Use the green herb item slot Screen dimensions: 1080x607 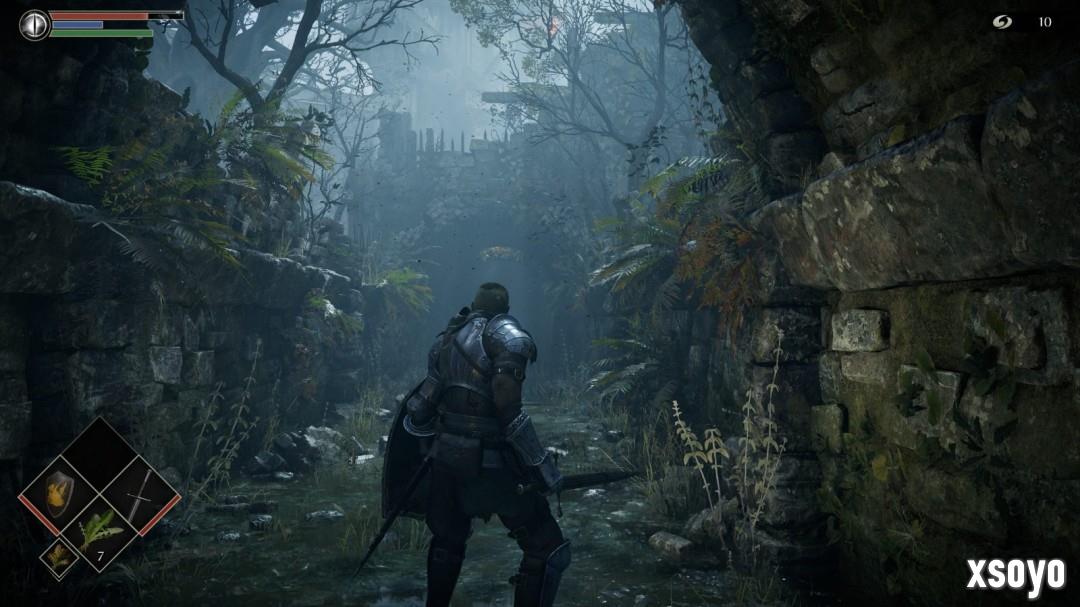point(98,533)
